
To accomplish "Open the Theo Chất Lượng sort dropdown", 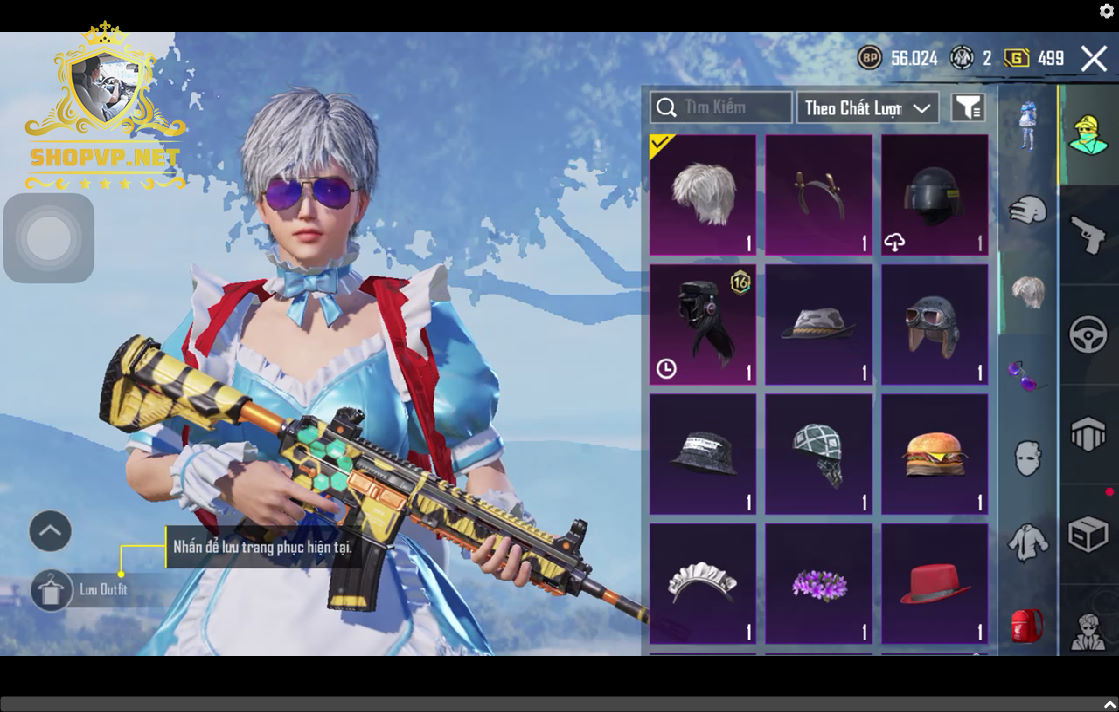I will 867,108.
